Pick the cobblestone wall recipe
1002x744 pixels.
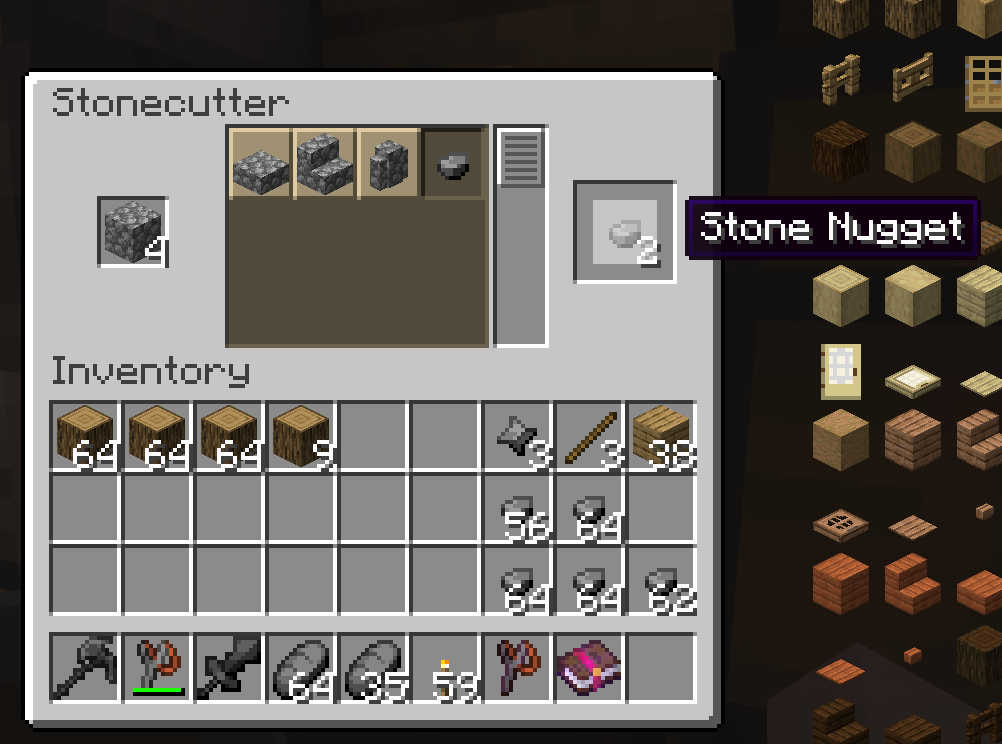pyautogui.click(x=389, y=163)
